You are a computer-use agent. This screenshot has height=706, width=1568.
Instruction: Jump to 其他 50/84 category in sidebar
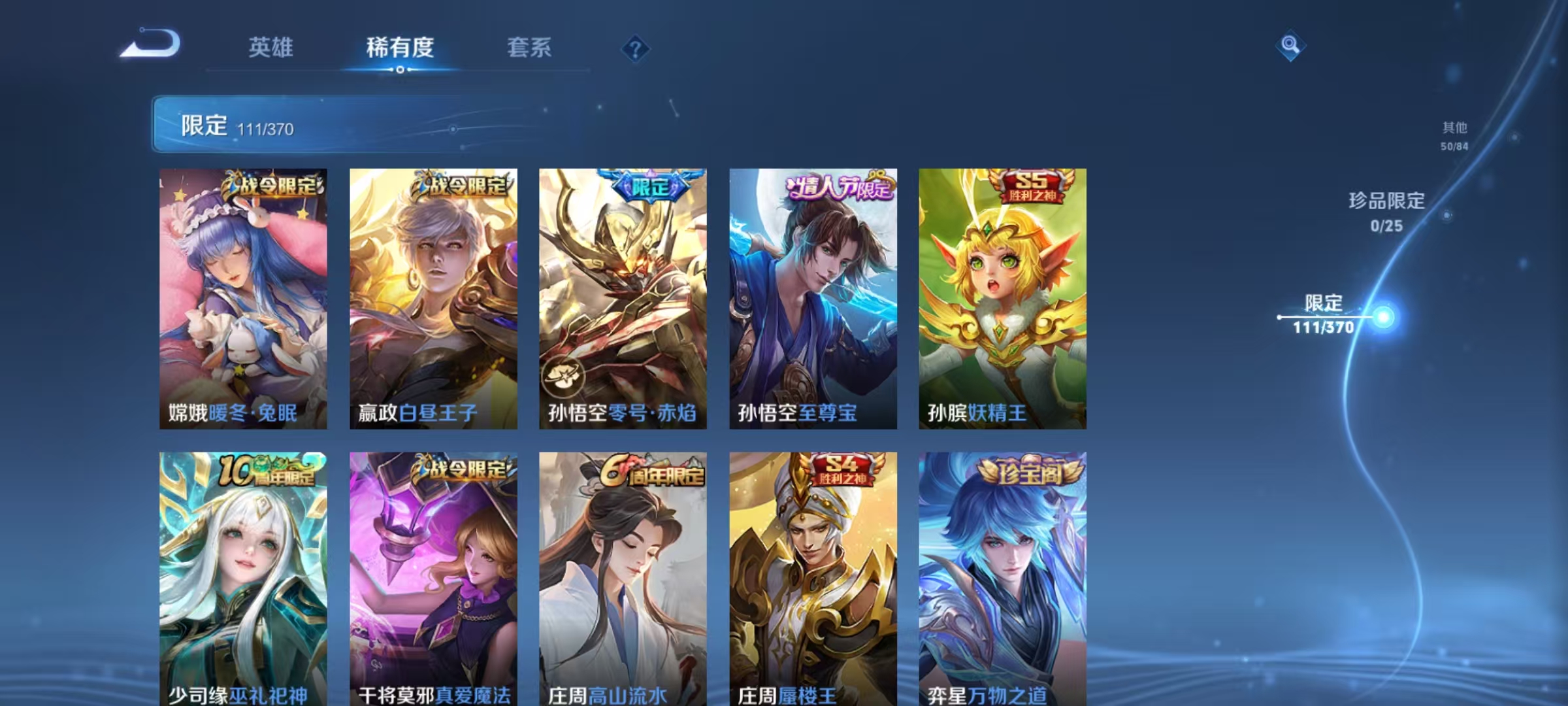(1456, 137)
